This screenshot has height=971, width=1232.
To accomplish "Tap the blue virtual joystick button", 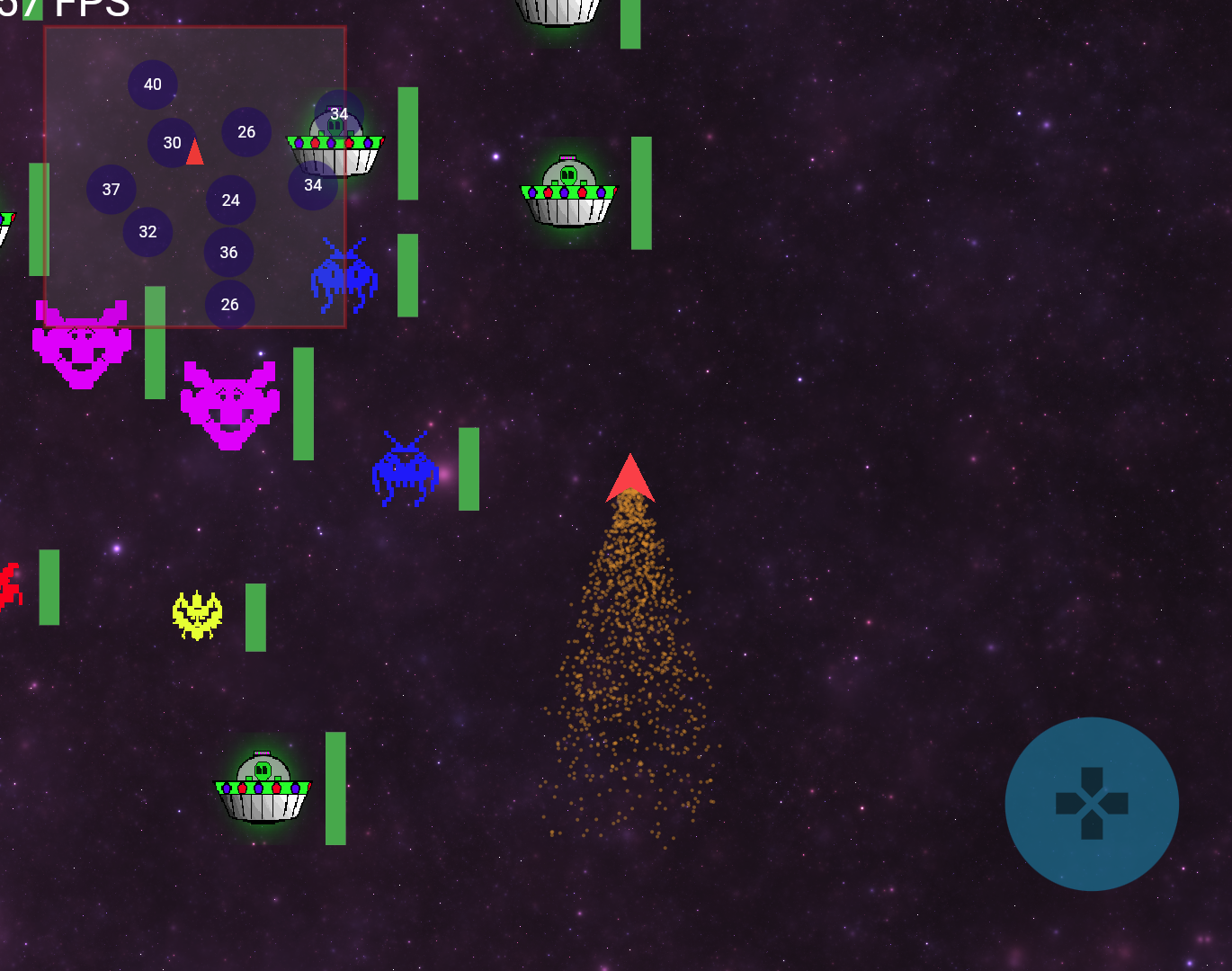I will (1091, 804).
